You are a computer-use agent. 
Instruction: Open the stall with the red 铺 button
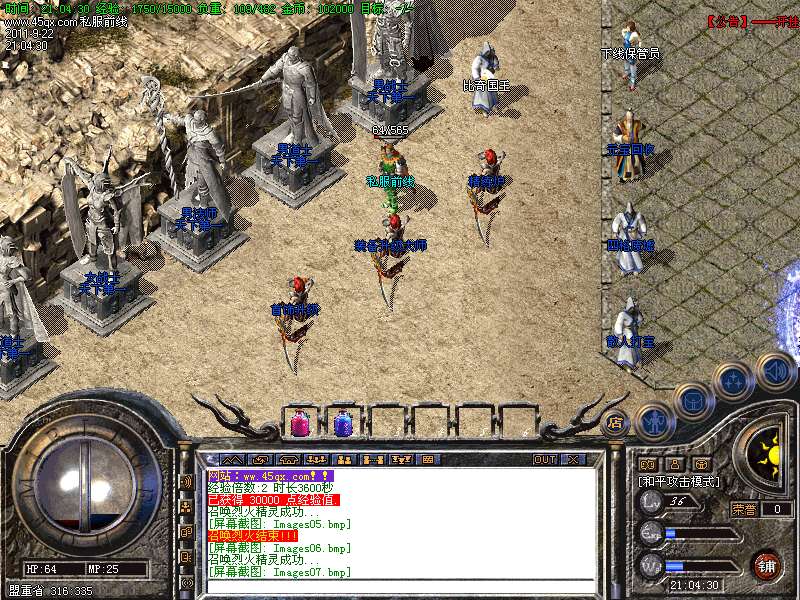pos(767,564)
